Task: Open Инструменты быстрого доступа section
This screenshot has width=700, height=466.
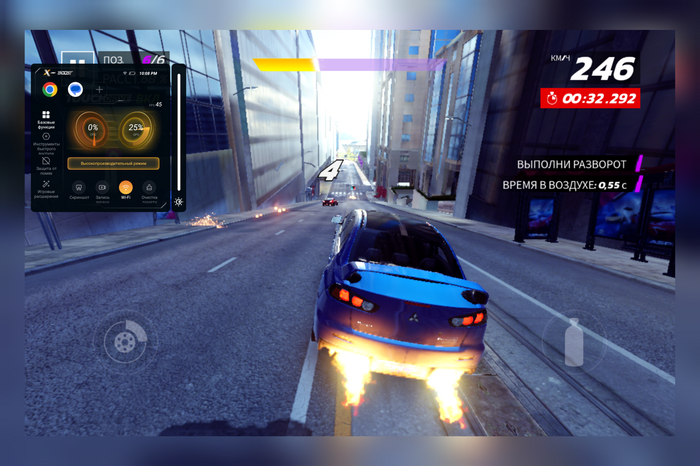Action: click(46, 141)
